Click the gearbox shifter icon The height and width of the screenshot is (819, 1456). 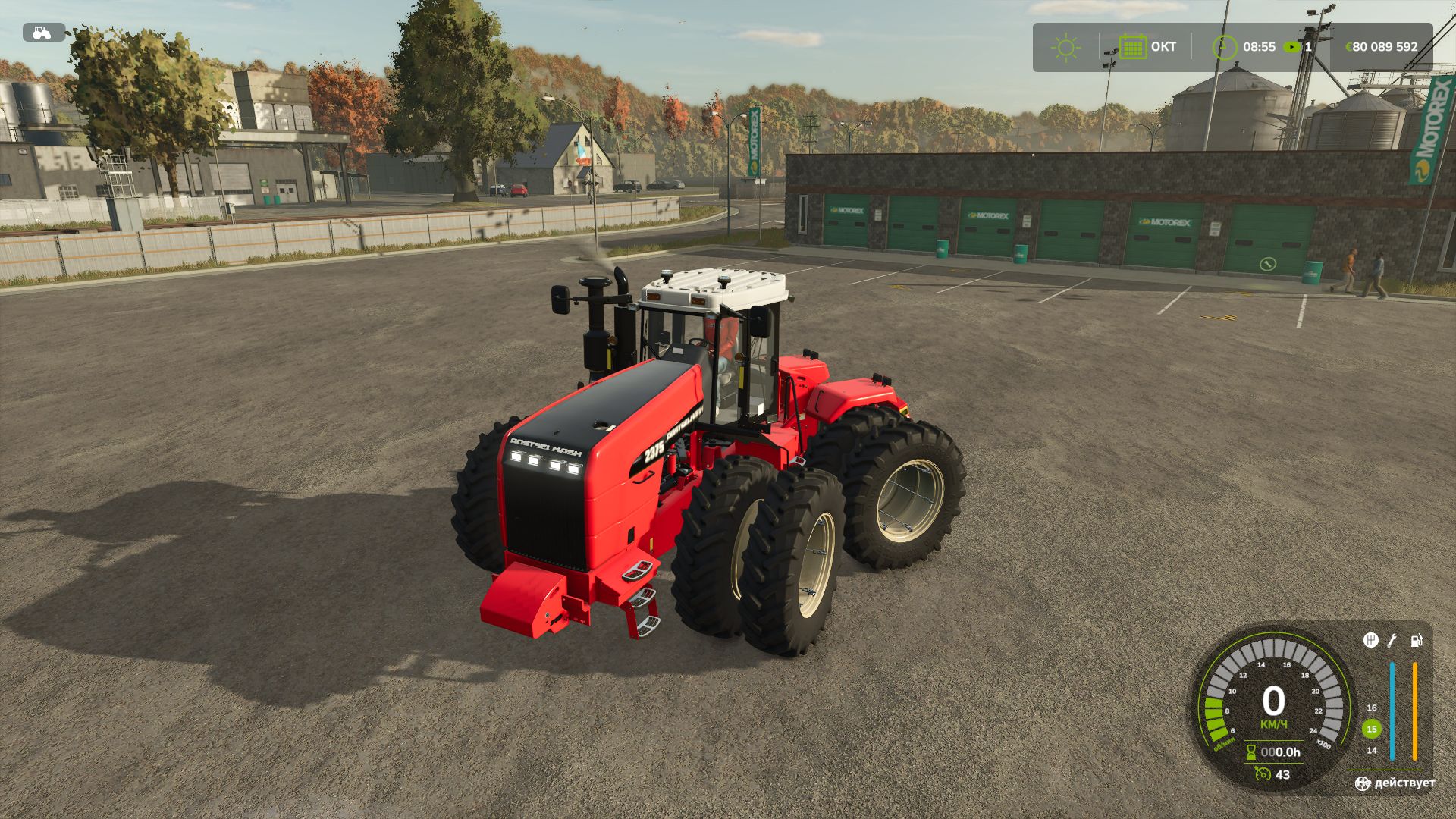[1370, 641]
